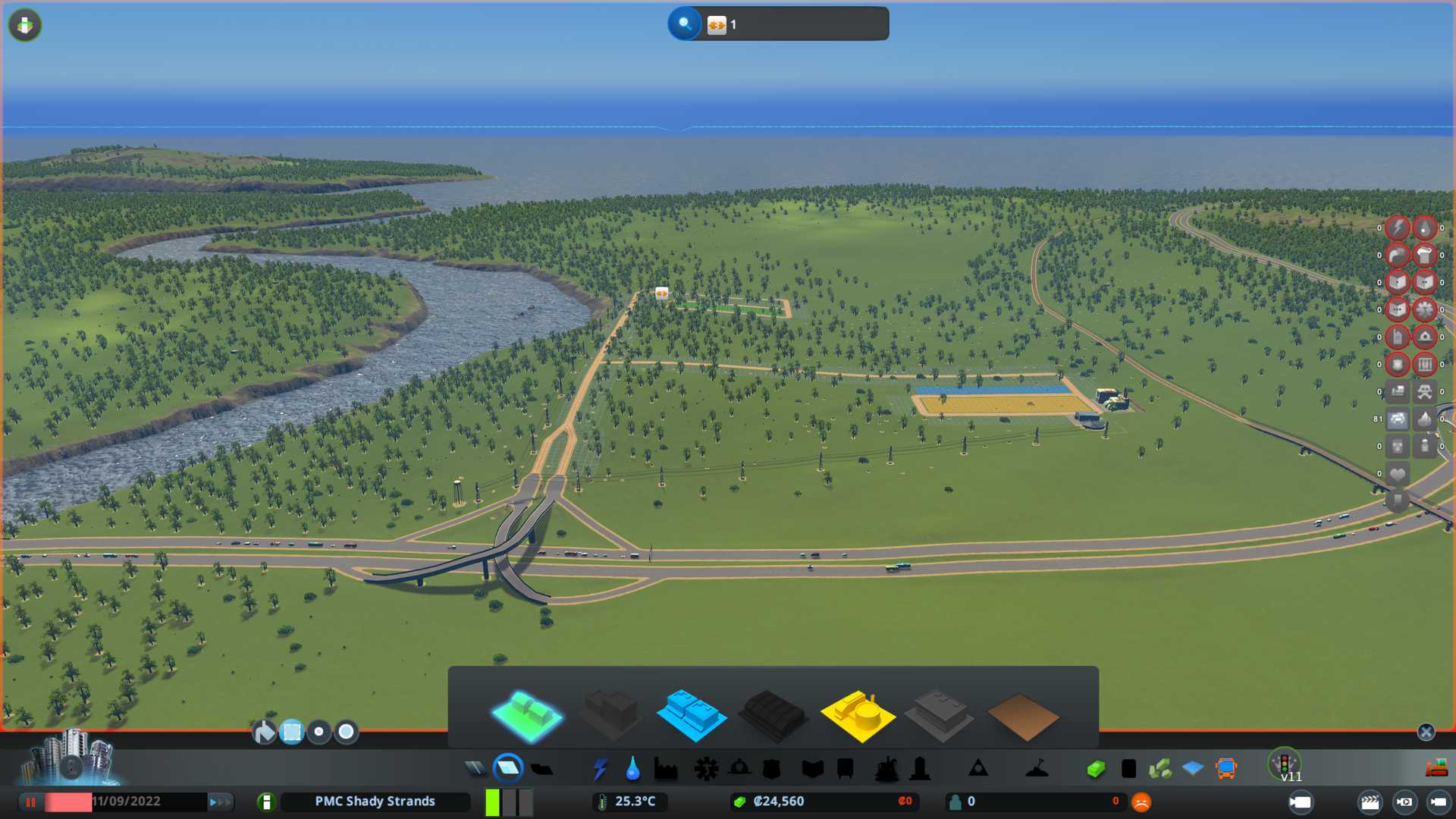1456x819 pixels.
Task: Toggle the red pause button
Action: (x=31, y=802)
